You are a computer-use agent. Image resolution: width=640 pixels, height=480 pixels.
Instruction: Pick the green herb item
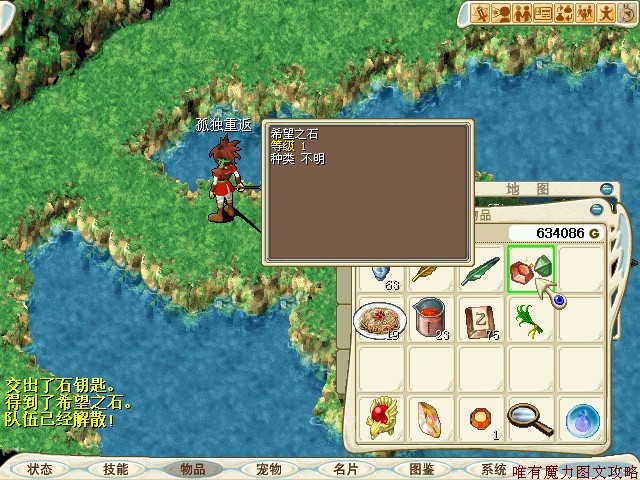[x=530, y=319]
